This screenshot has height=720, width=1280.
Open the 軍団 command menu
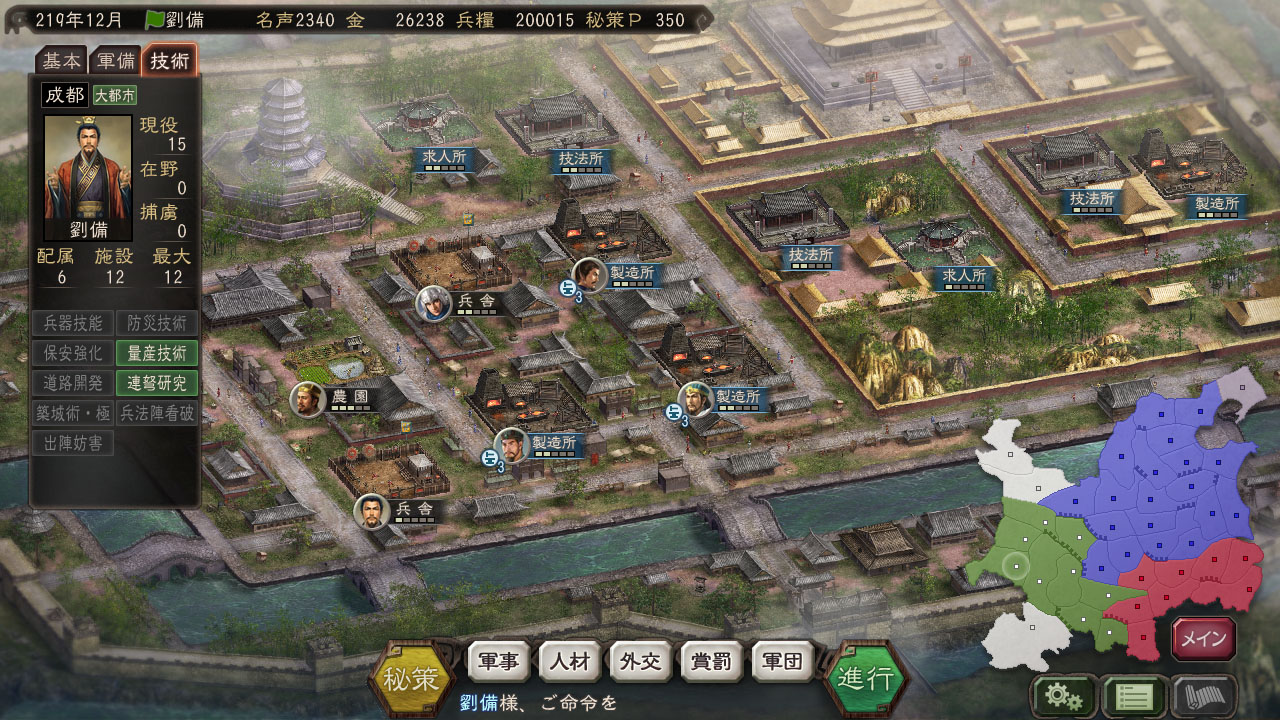coord(782,663)
